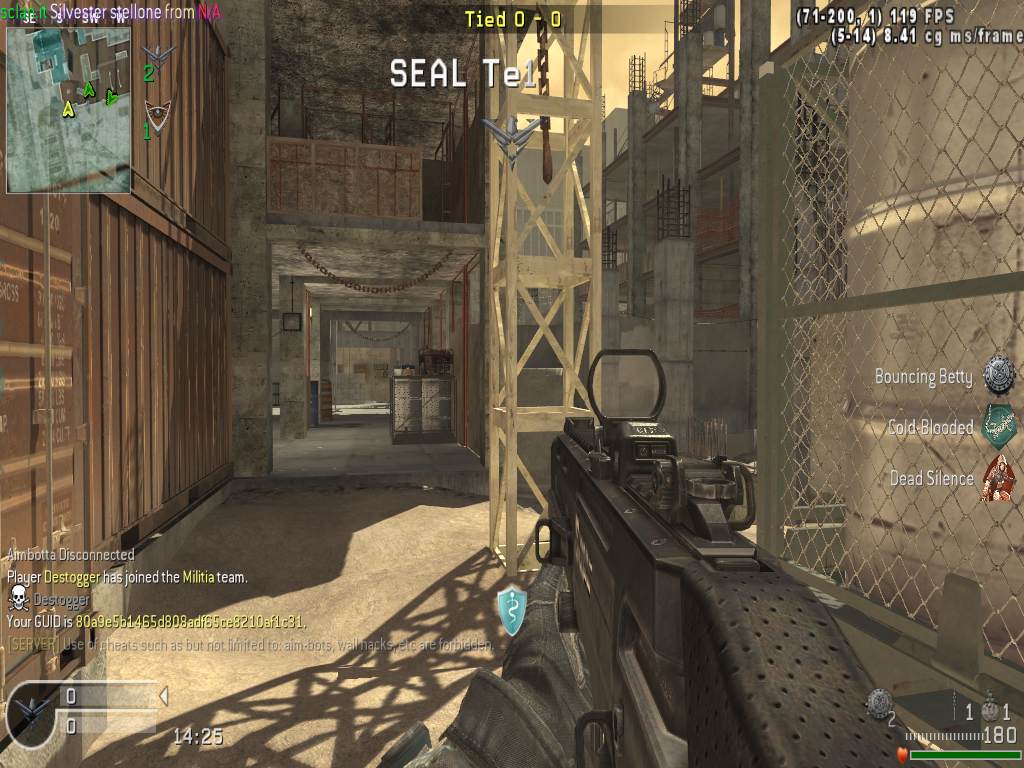Select the Bouncing Betty perk icon
The height and width of the screenshot is (768, 1024).
click(x=999, y=375)
